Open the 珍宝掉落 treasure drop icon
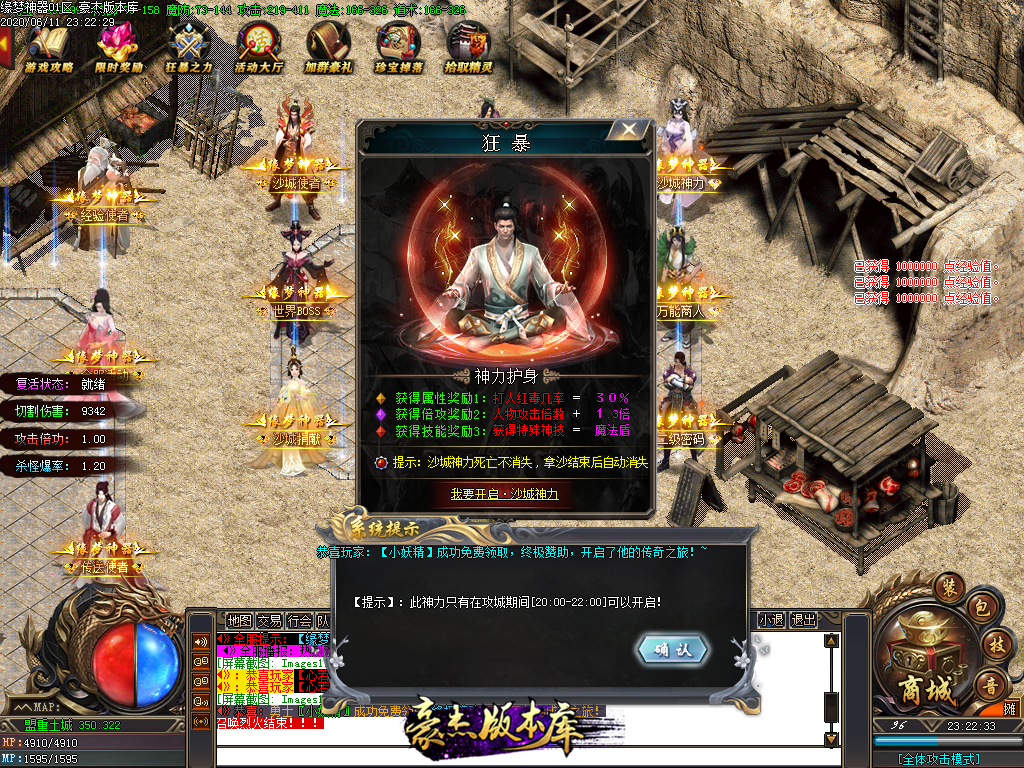This screenshot has width=1024, height=768. [398, 48]
